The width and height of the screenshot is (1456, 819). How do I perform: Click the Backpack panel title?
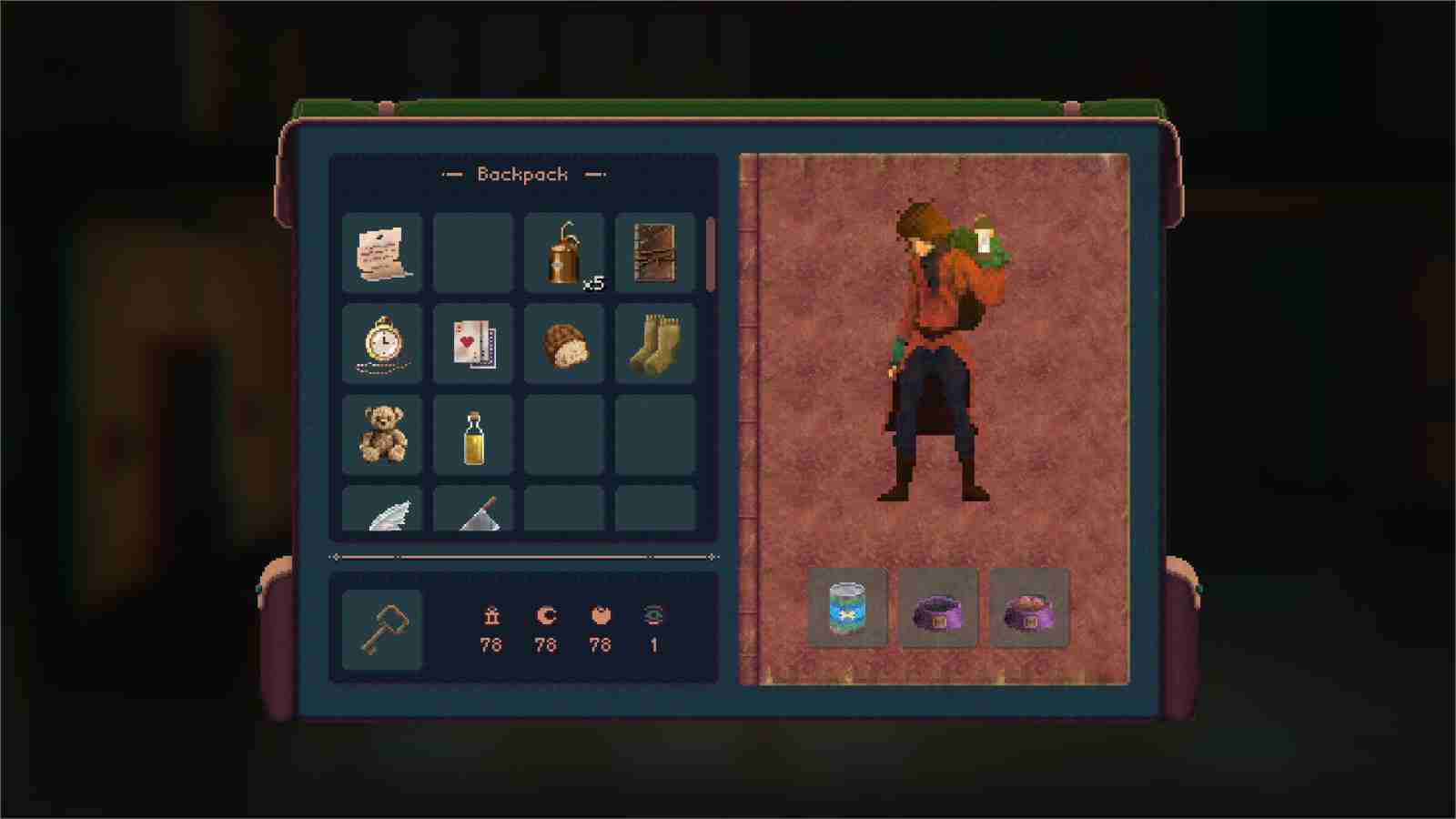(523, 174)
